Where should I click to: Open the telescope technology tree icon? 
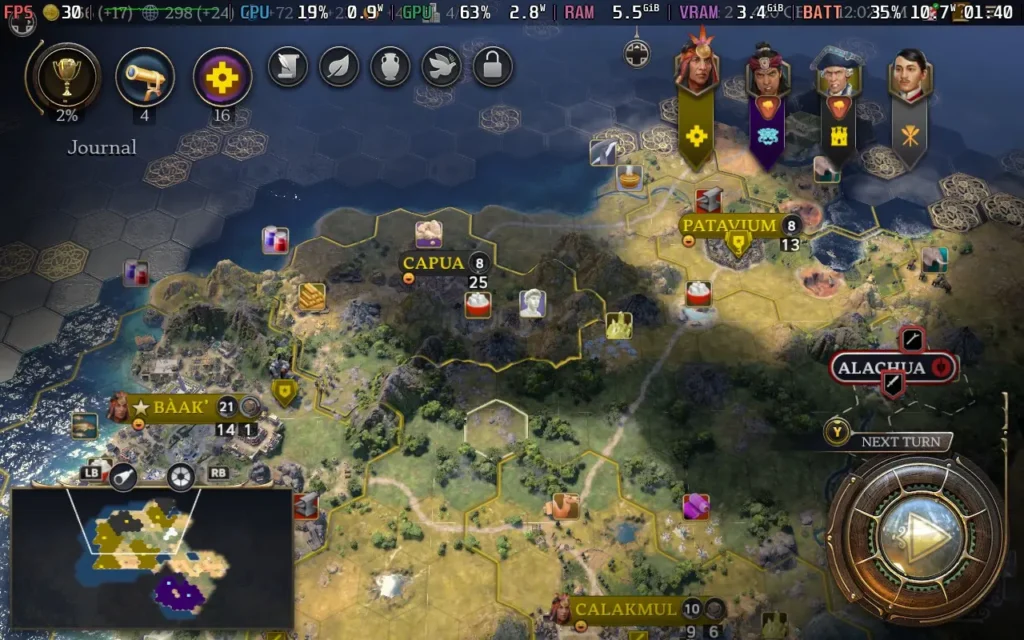145,77
